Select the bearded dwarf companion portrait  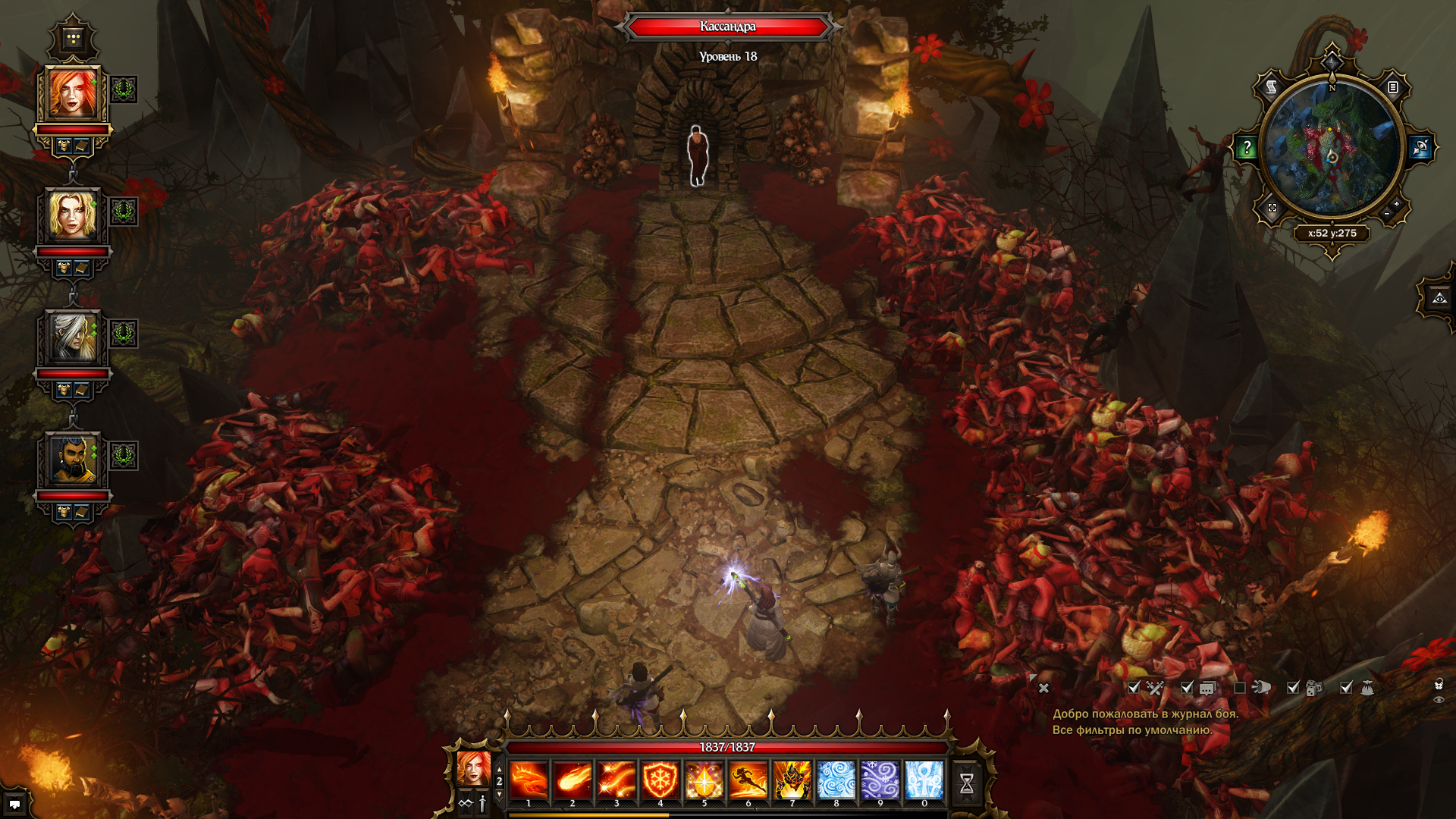73,460
